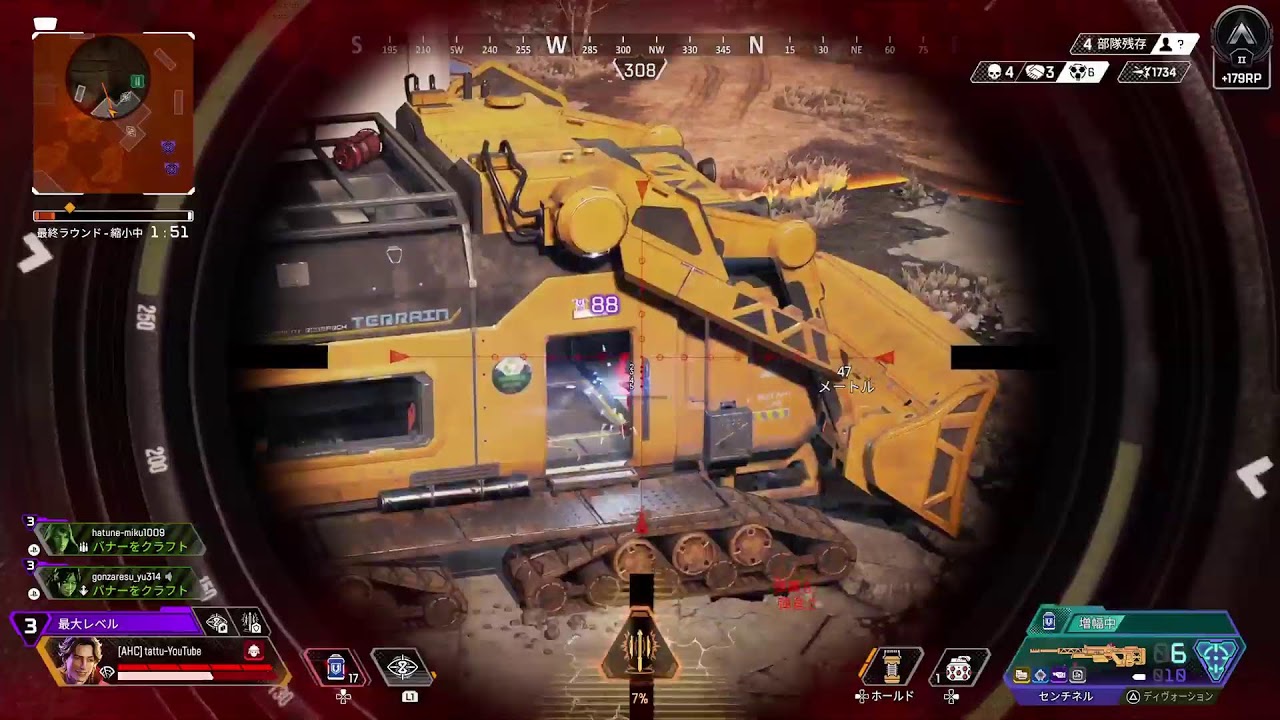1280x720 pixels.
Task: Open the minimap in the corner
Action: click(x=113, y=113)
